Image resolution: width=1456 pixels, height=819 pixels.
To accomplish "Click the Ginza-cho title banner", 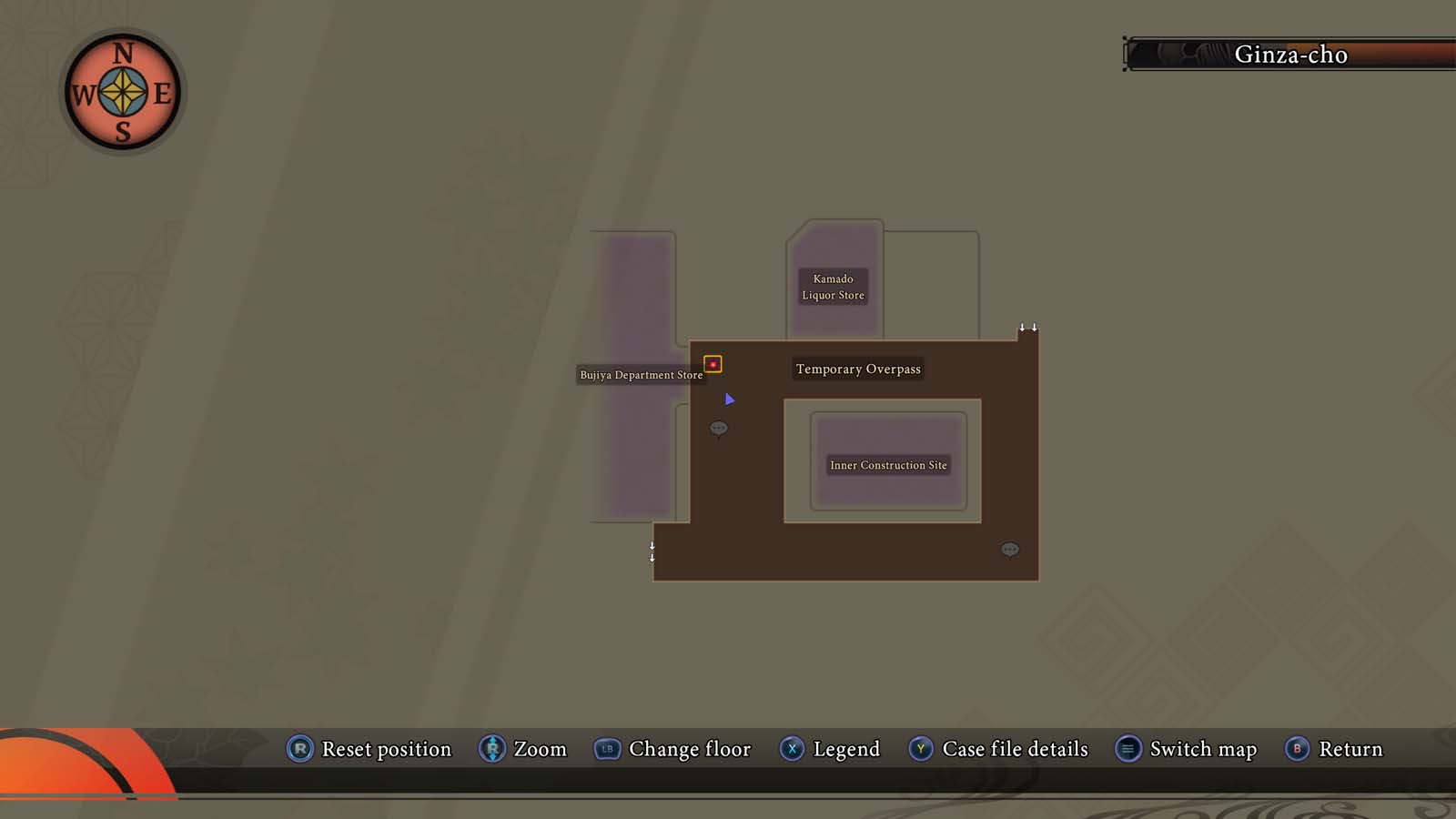I will point(1292,55).
